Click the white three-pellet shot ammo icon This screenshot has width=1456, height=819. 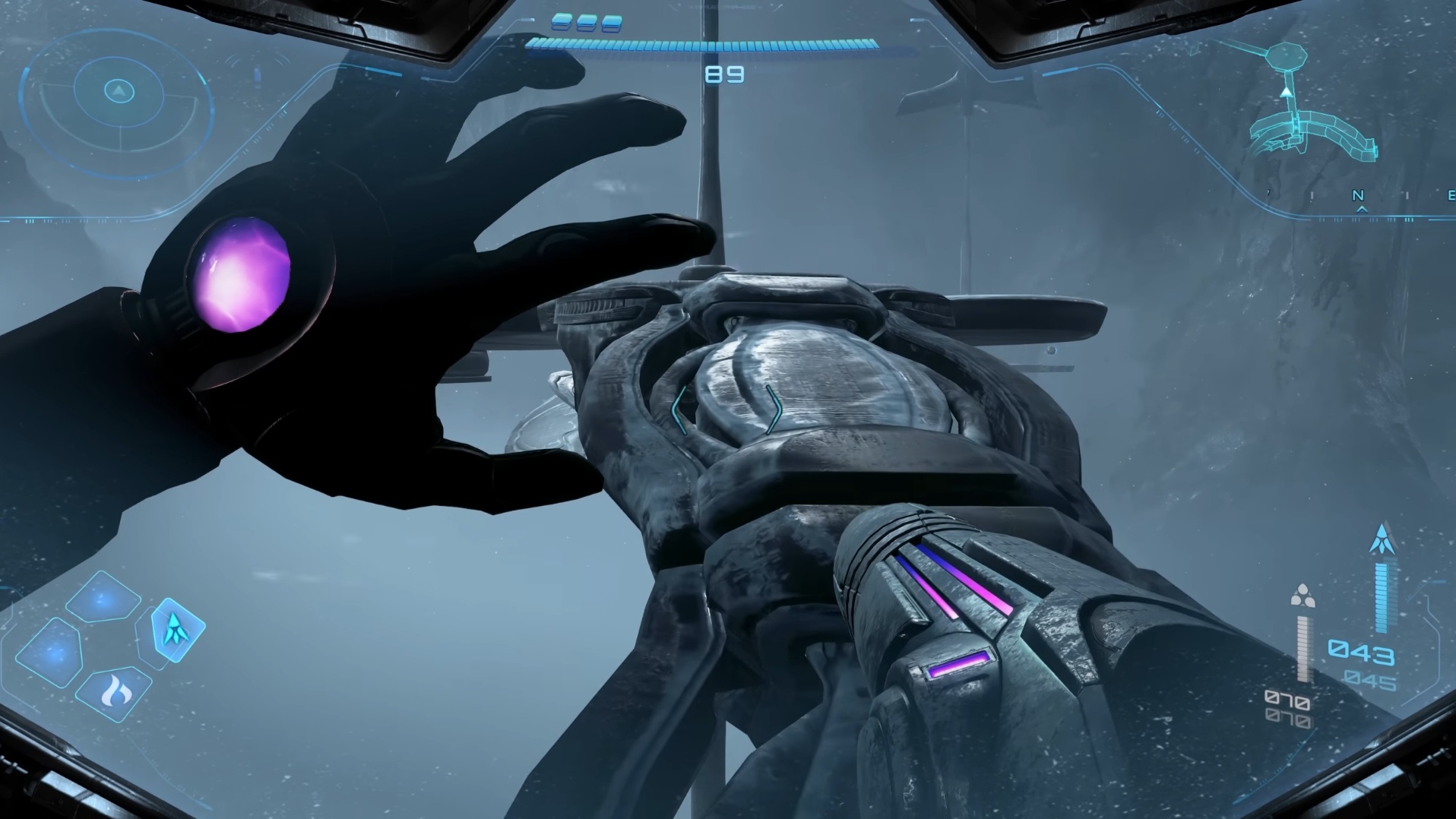click(x=1302, y=596)
